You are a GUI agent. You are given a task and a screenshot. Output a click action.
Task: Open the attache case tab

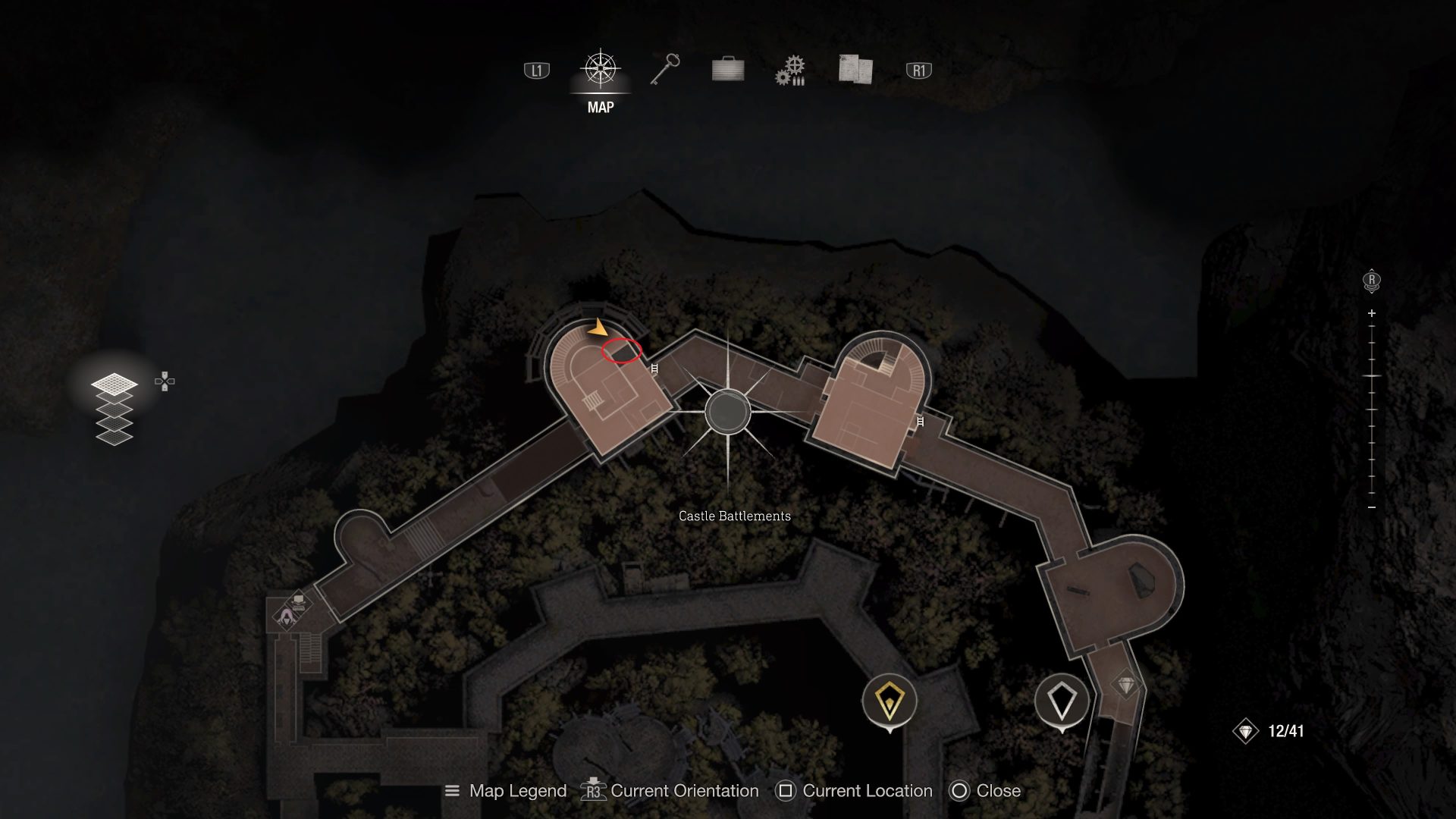[x=728, y=70]
